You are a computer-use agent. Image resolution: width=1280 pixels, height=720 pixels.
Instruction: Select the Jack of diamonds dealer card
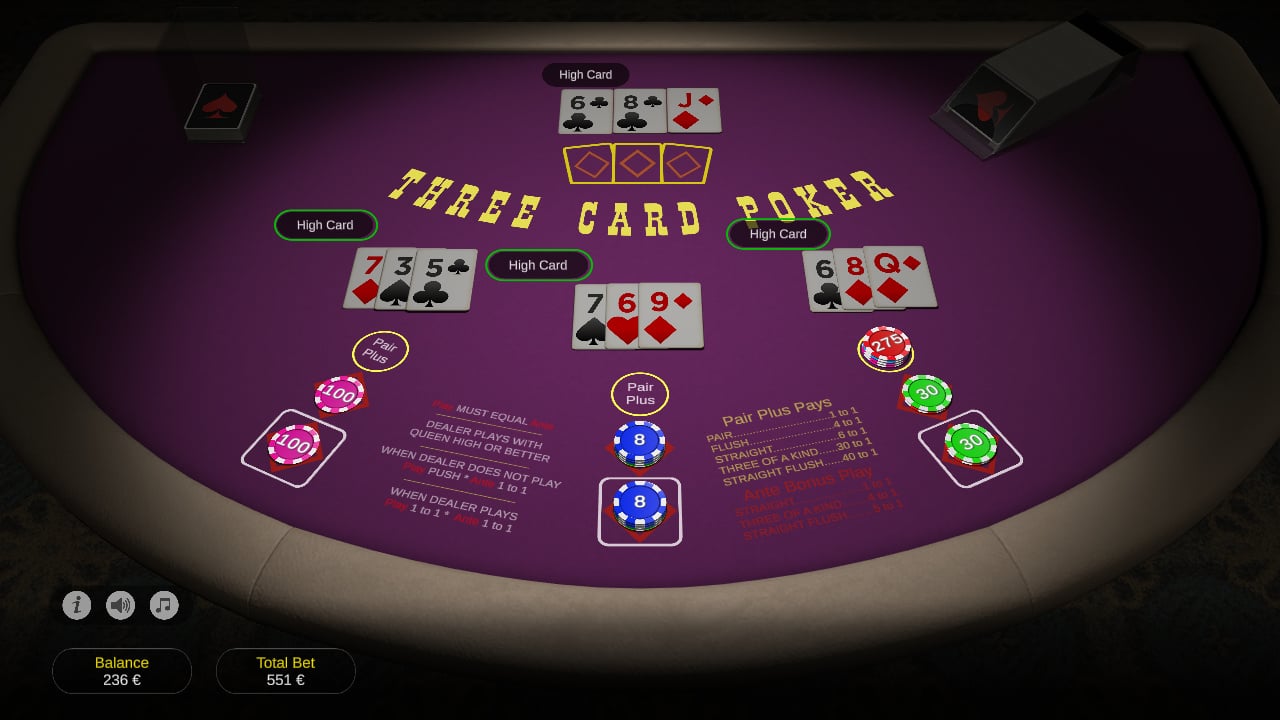[x=695, y=110]
